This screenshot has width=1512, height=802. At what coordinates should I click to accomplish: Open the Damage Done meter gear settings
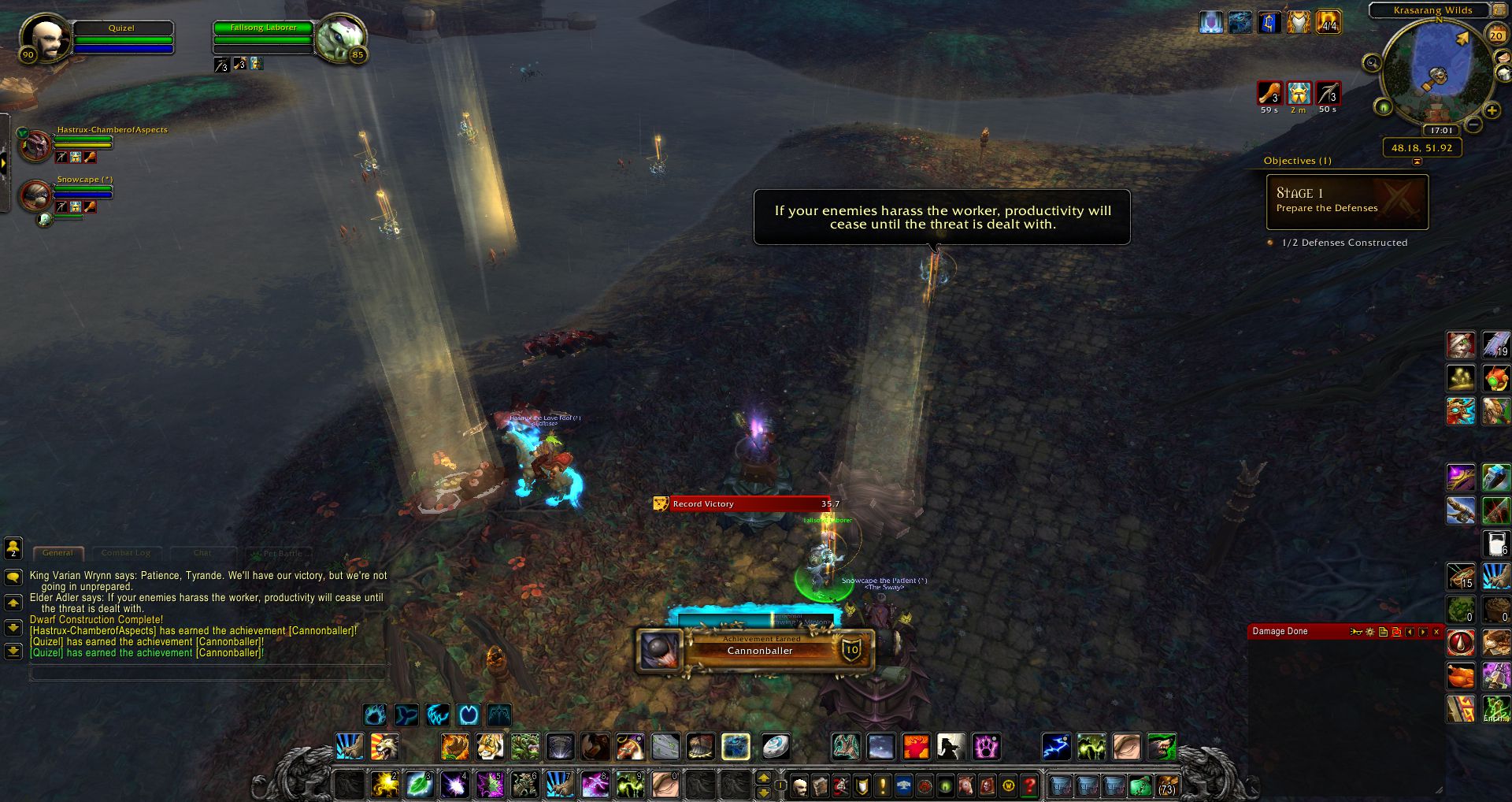coord(1370,632)
